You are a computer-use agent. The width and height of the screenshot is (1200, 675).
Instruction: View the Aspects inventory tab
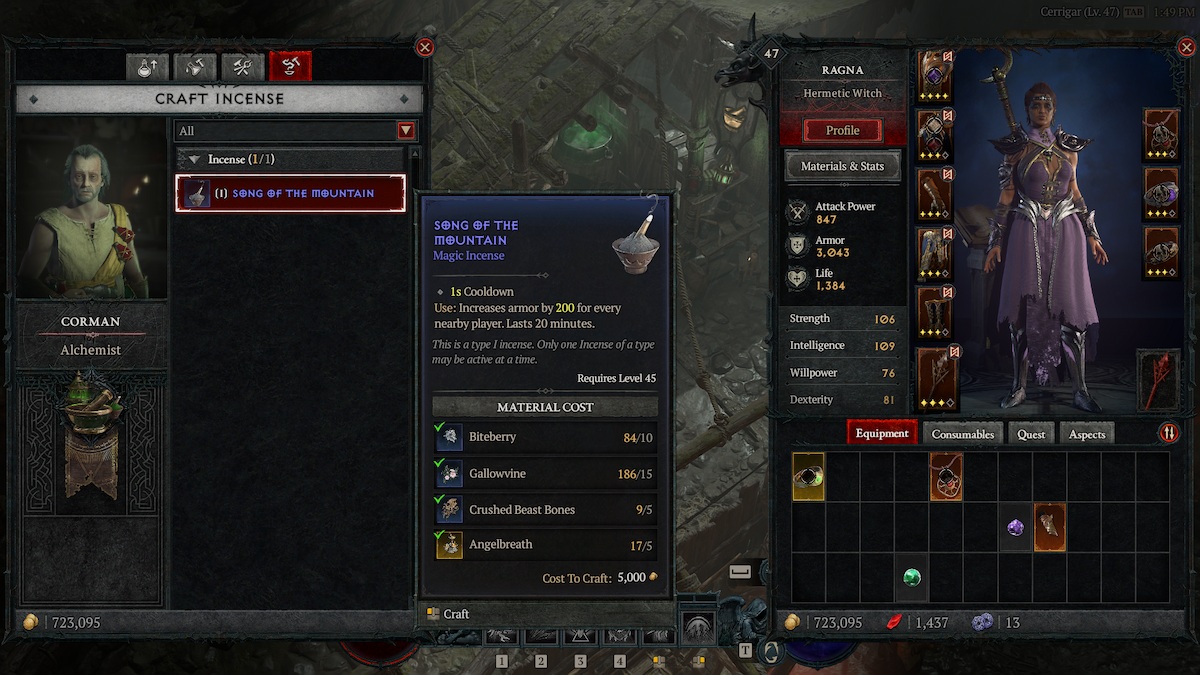(1087, 433)
